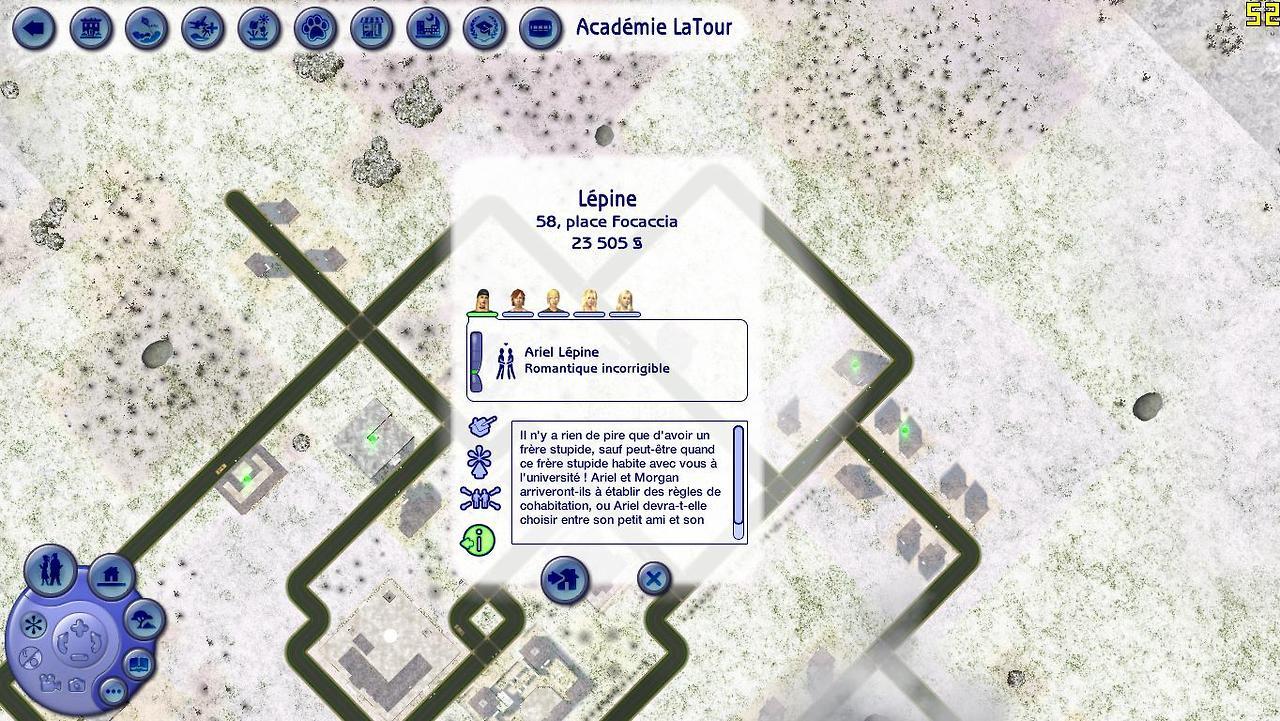This screenshot has width=1280, height=721.
Task: Open the neighborhood story book button
Action: (x=138, y=663)
